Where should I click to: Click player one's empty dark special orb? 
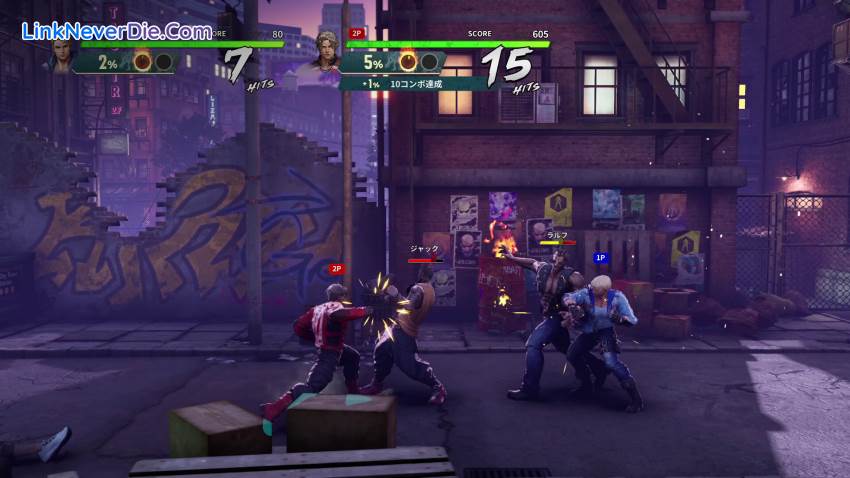point(164,62)
